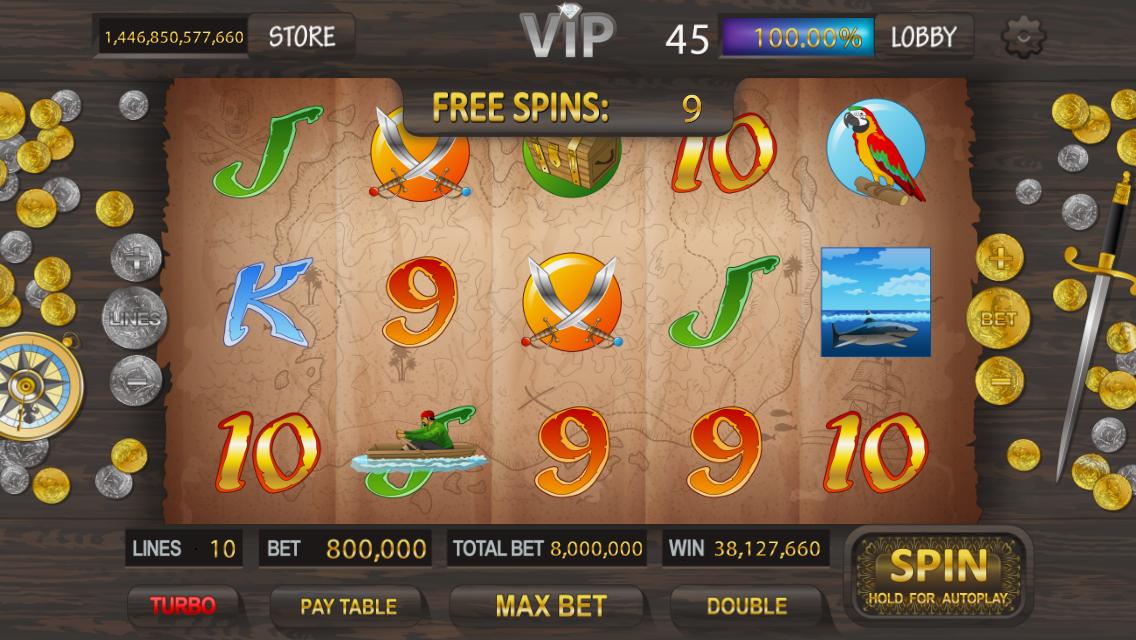
Task: Increase lines with the silver plus coin
Action: coord(135,259)
